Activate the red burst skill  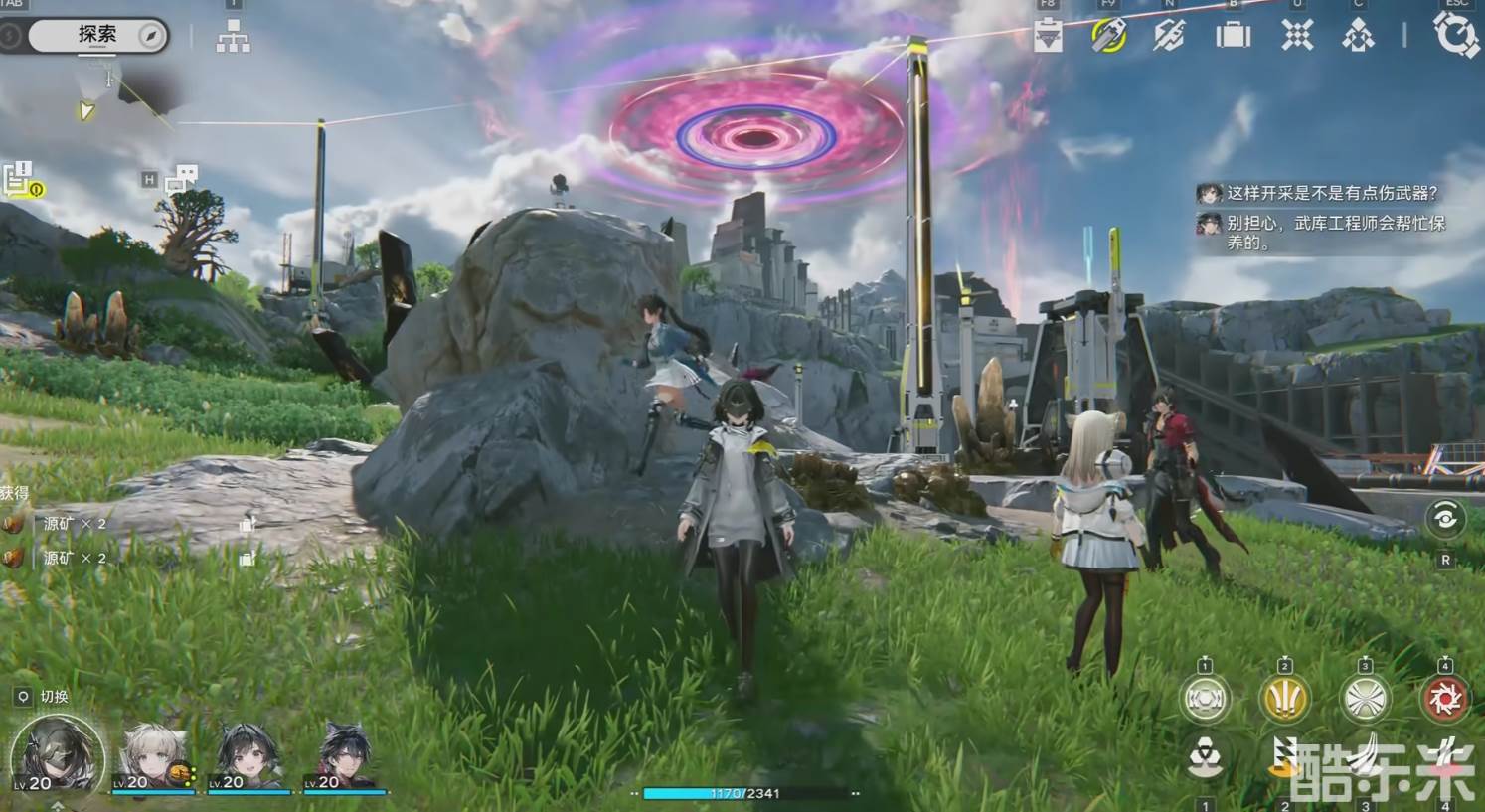point(1444,699)
